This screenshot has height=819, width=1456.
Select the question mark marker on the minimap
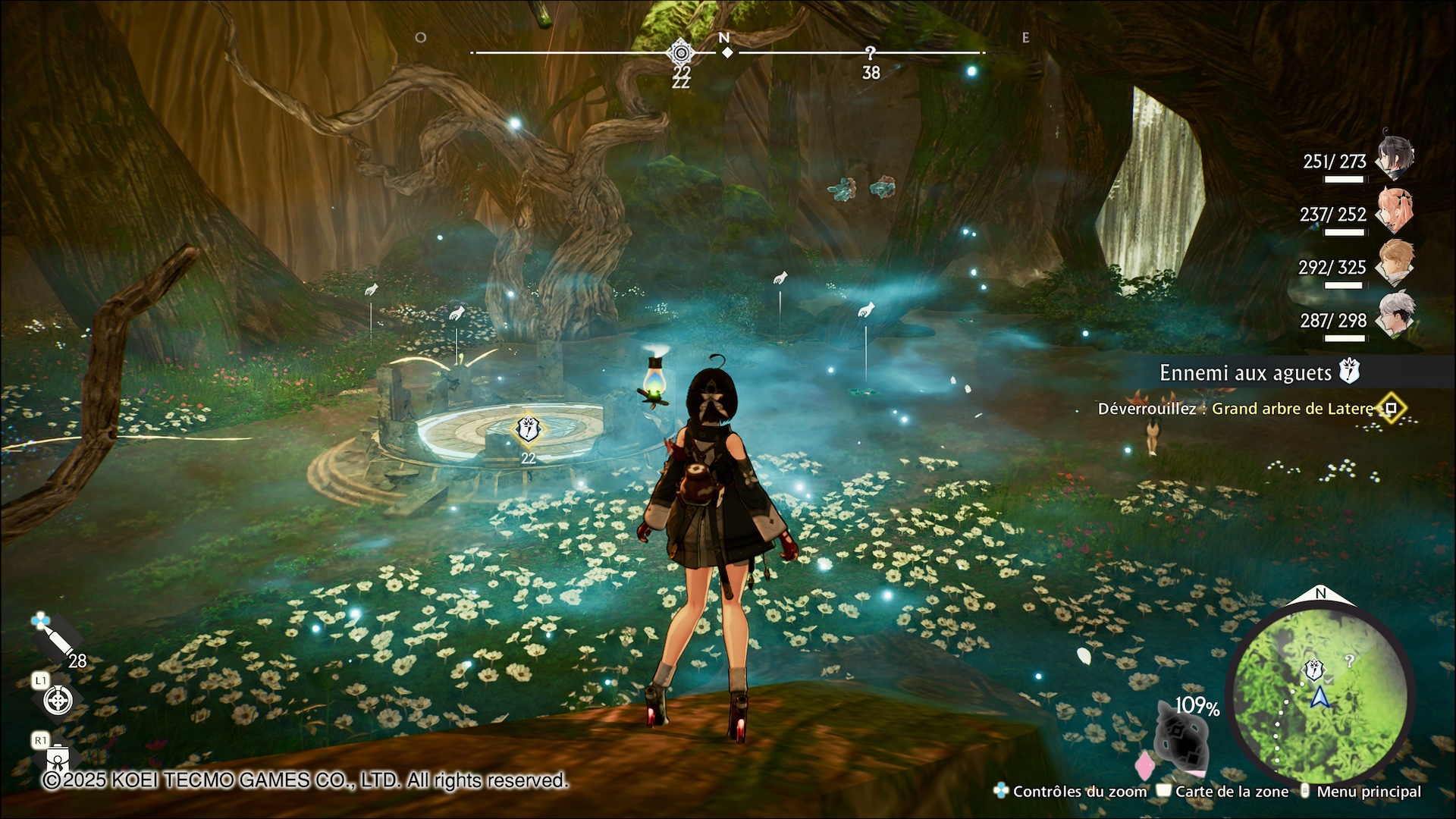1349,661
